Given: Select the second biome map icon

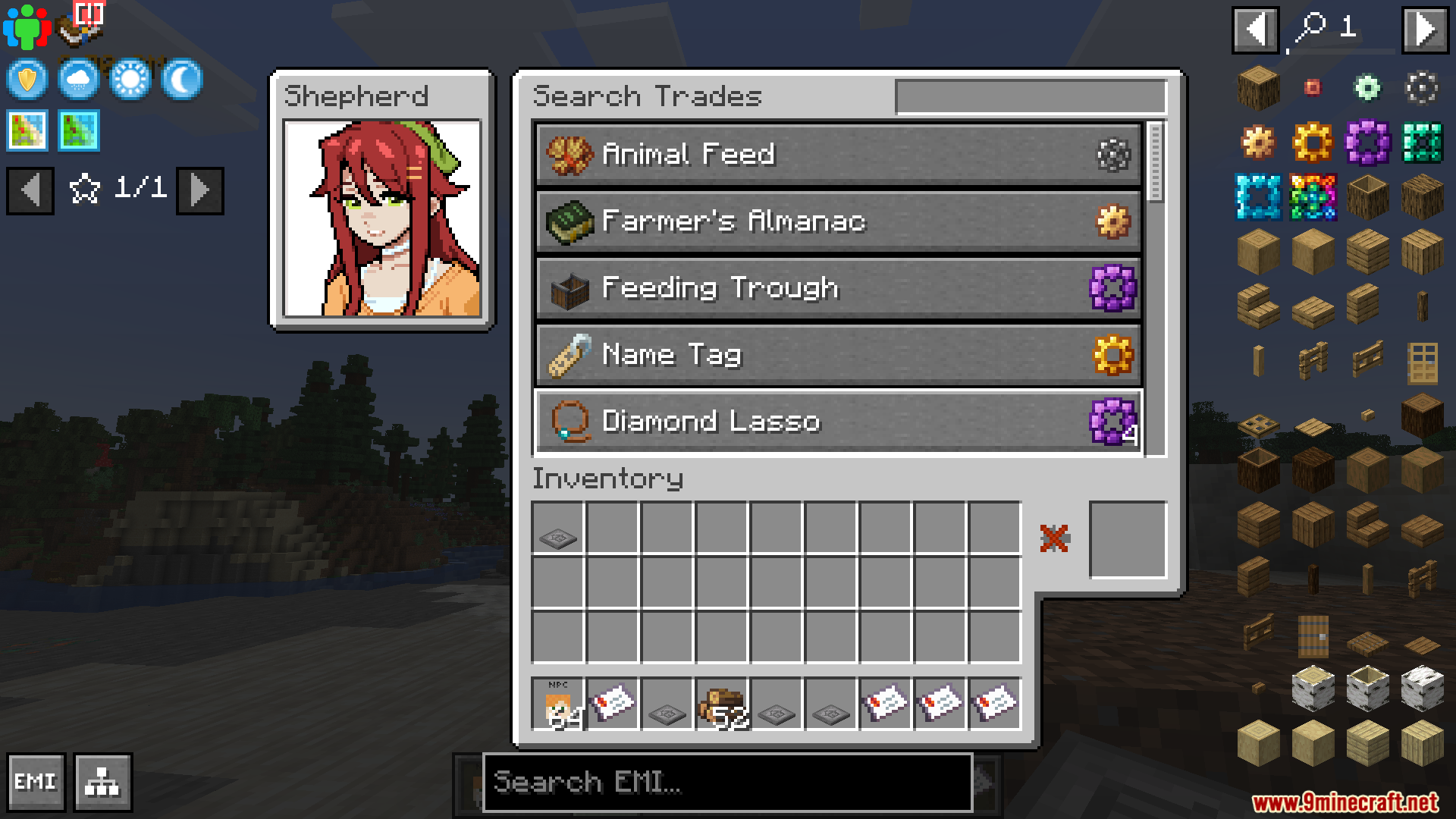Looking at the screenshot, I should point(77,130).
